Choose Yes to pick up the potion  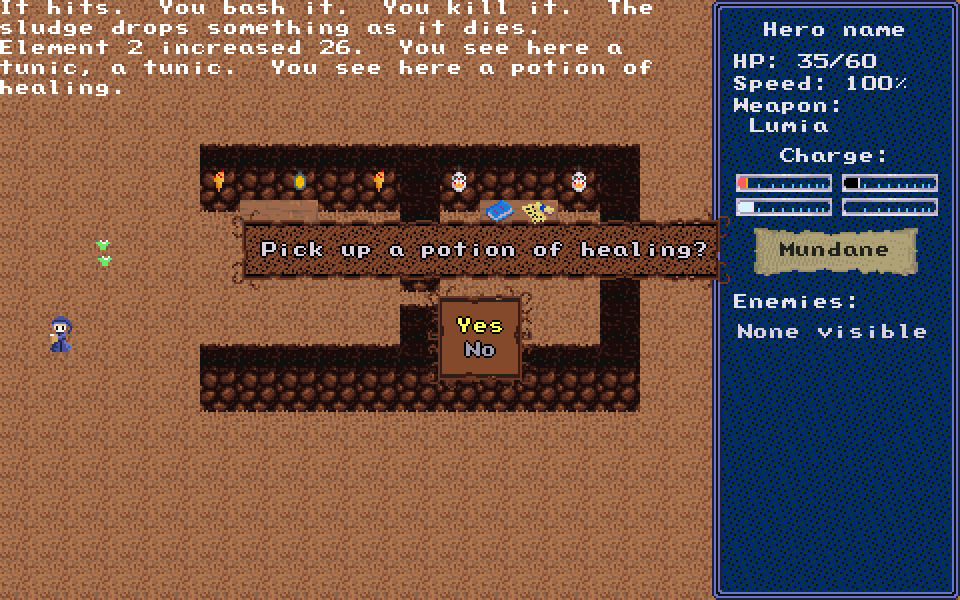(x=480, y=325)
